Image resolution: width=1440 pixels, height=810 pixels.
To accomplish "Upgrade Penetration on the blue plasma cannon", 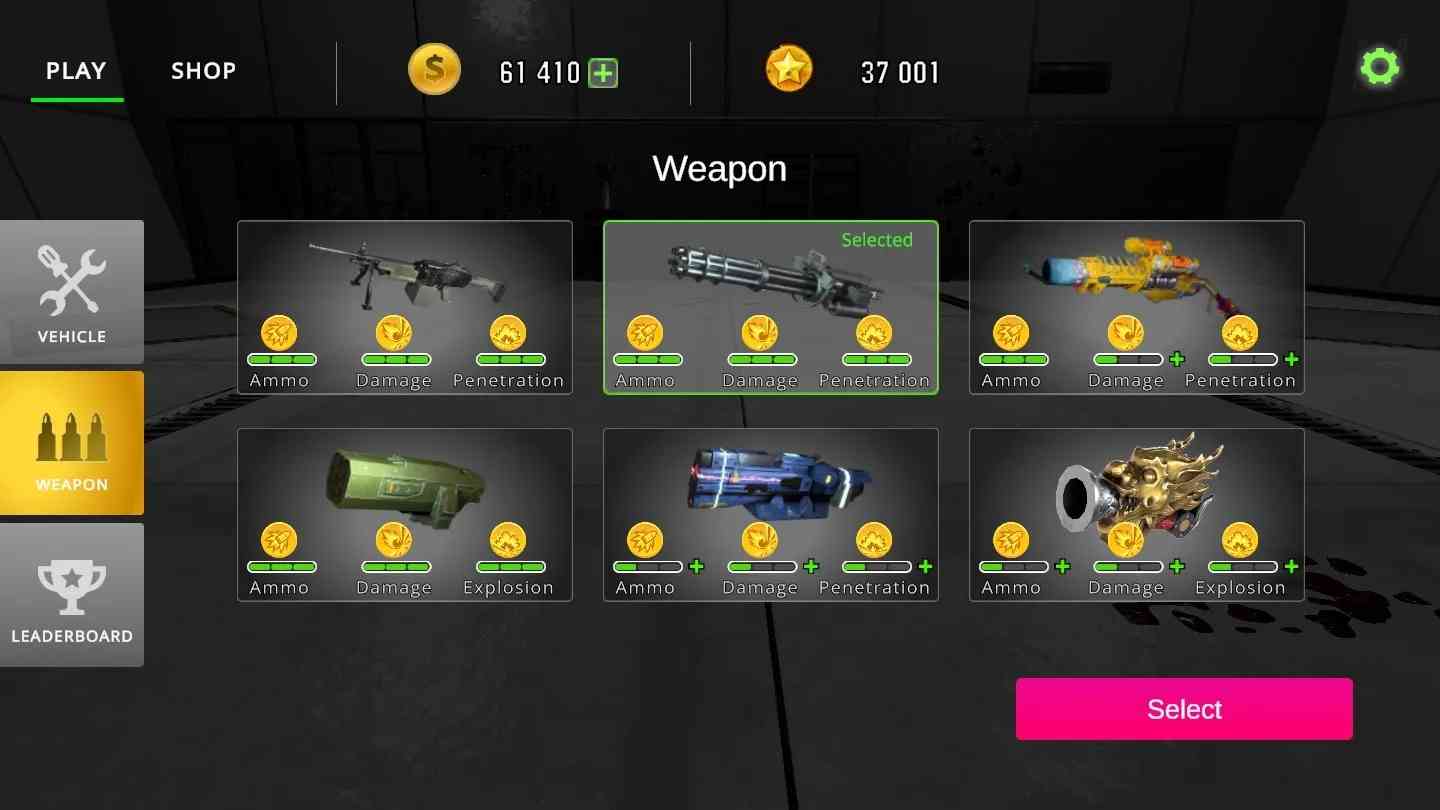I will [x=926, y=567].
